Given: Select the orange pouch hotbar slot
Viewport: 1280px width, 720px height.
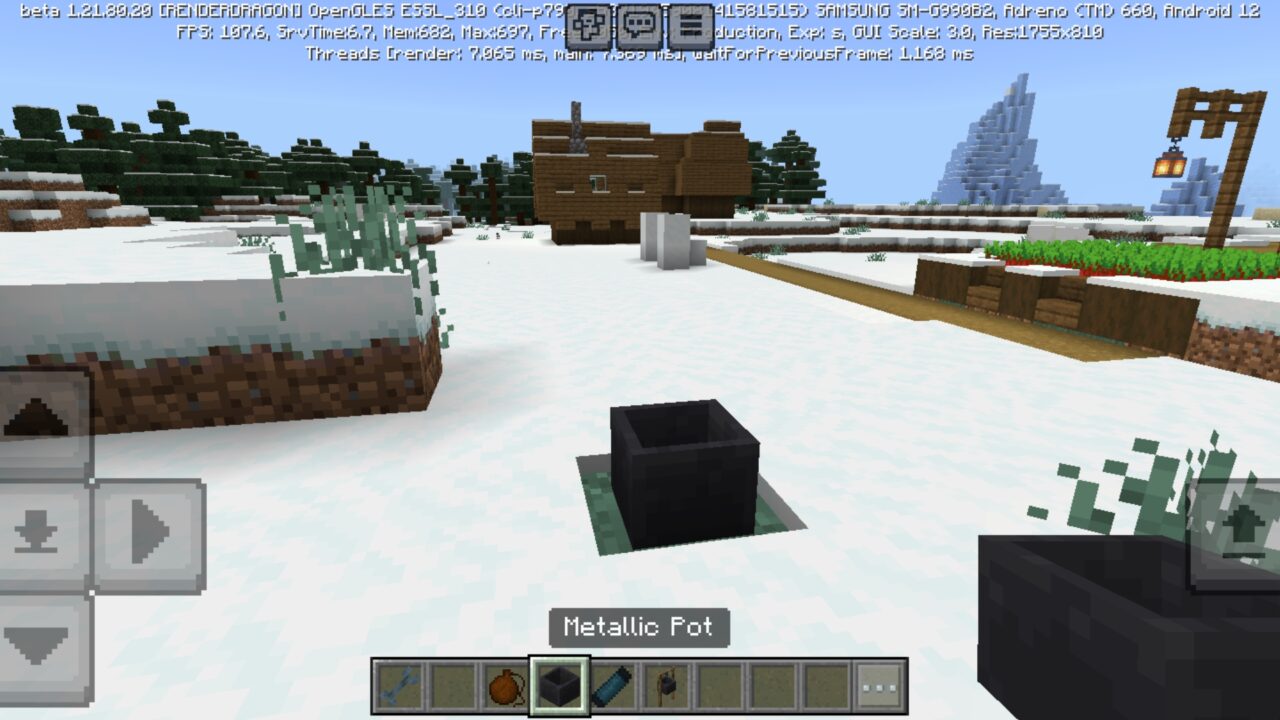Looking at the screenshot, I should click(506, 686).
